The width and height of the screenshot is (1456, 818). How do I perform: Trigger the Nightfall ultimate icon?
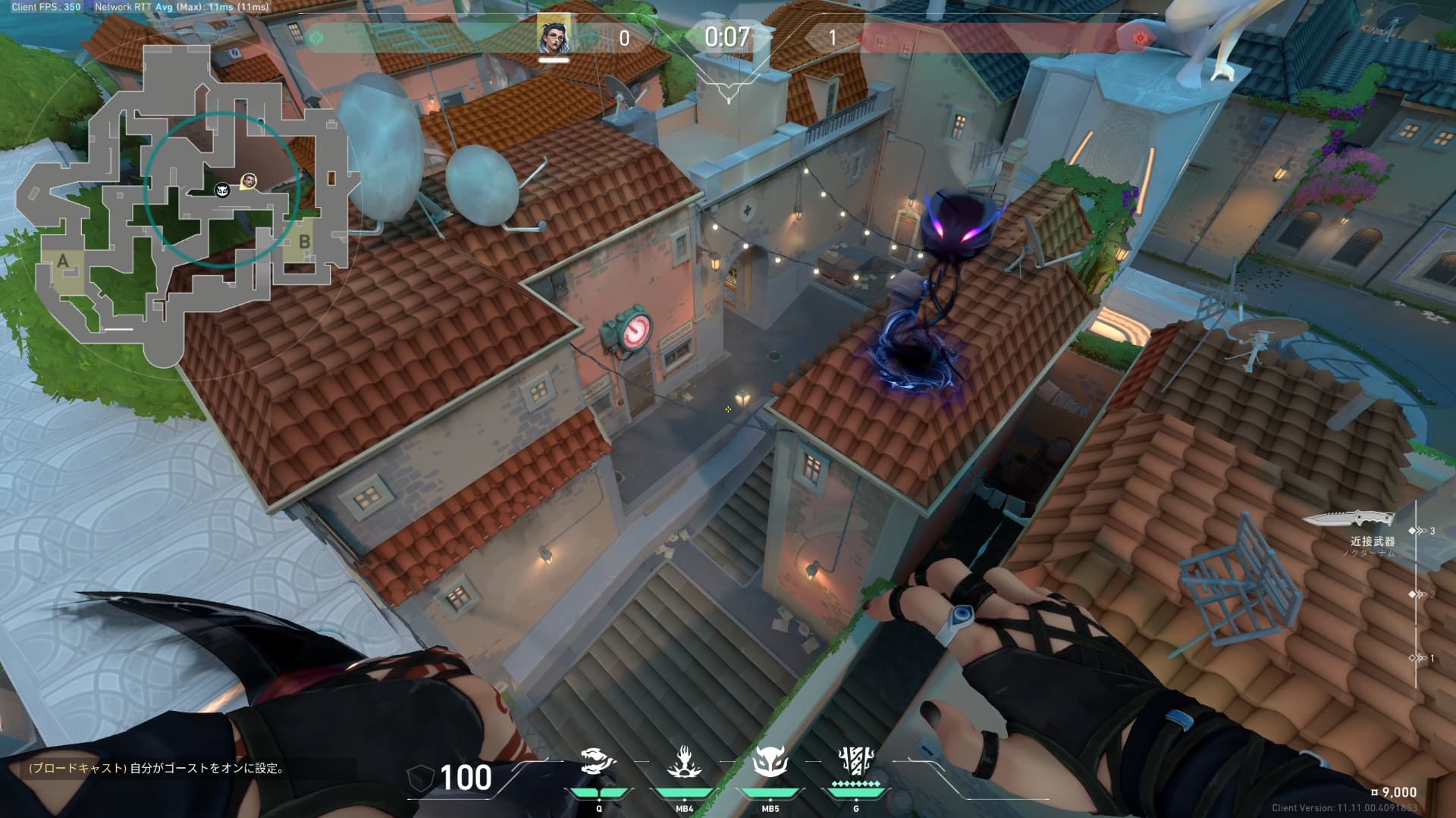tap(856, 760)
